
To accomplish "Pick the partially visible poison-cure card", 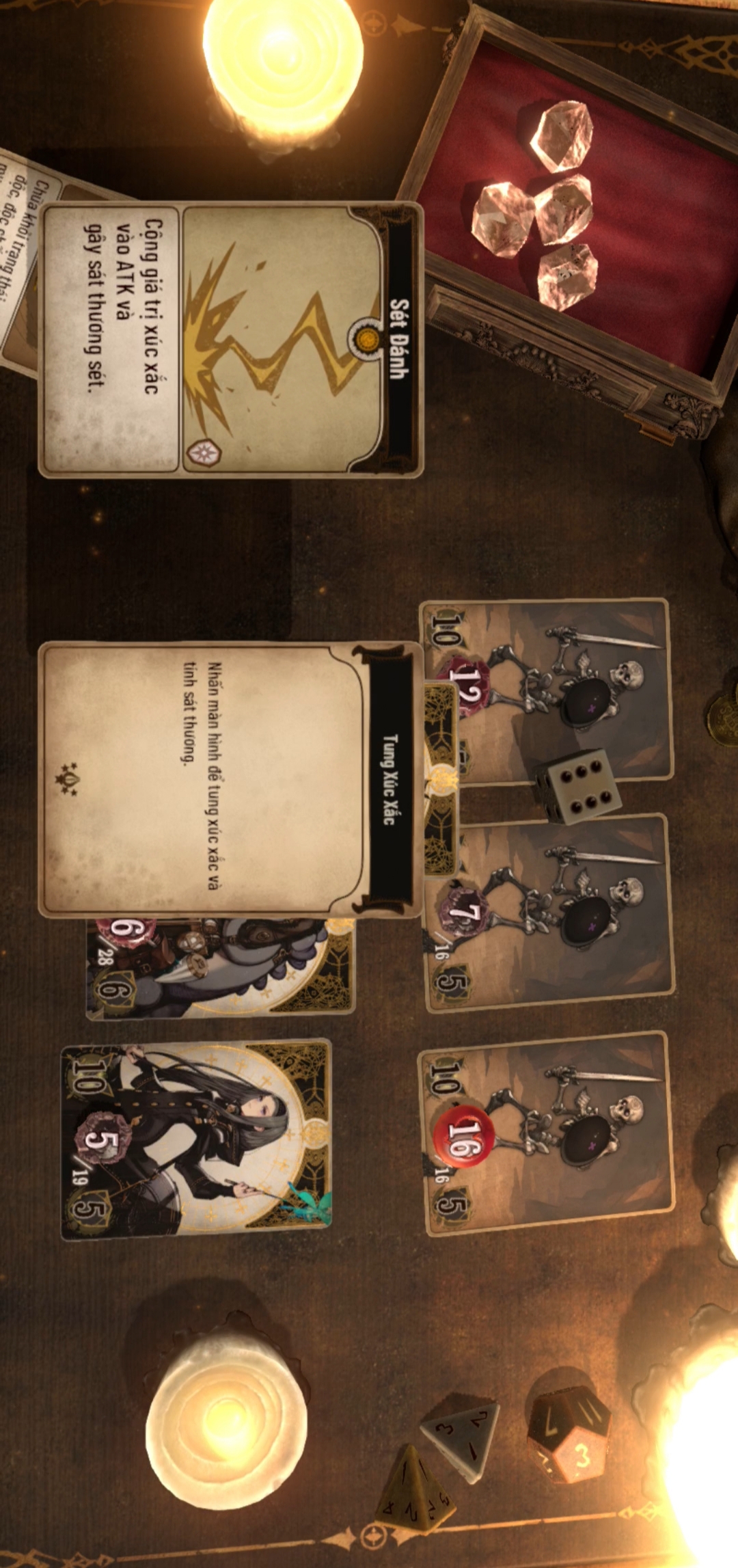I will click(20, 260).
